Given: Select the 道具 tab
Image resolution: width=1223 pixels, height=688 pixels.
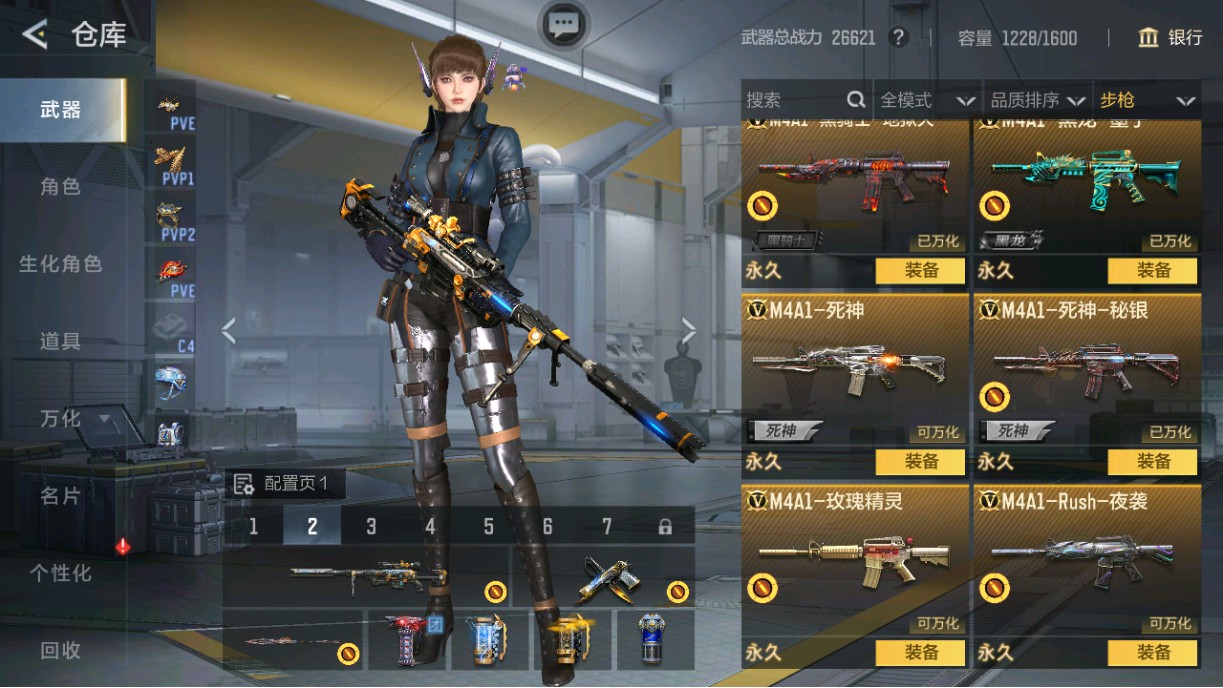Looking at the screenshot, I should (60, 341).
